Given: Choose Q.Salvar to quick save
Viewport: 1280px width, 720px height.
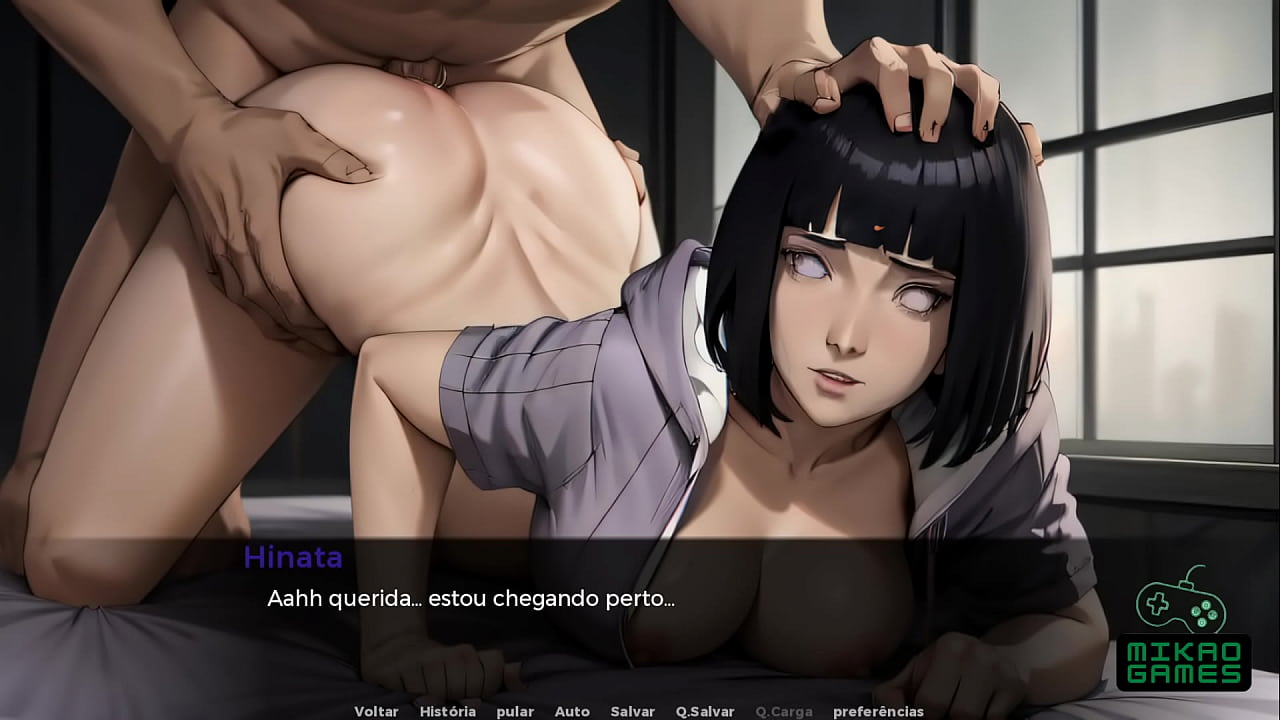Looking at the screenshot, I should pos(705,711).
